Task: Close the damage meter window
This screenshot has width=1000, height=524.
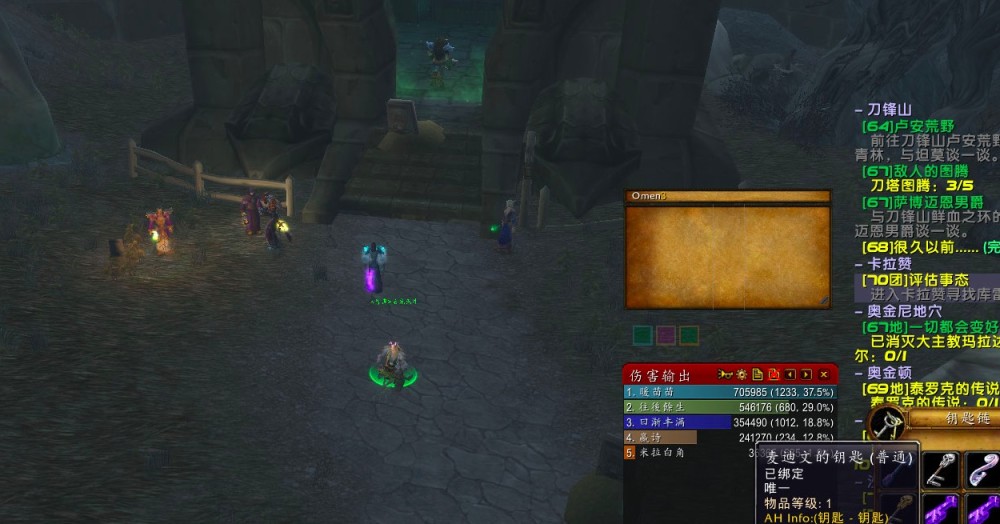Action: click(824, 375)
